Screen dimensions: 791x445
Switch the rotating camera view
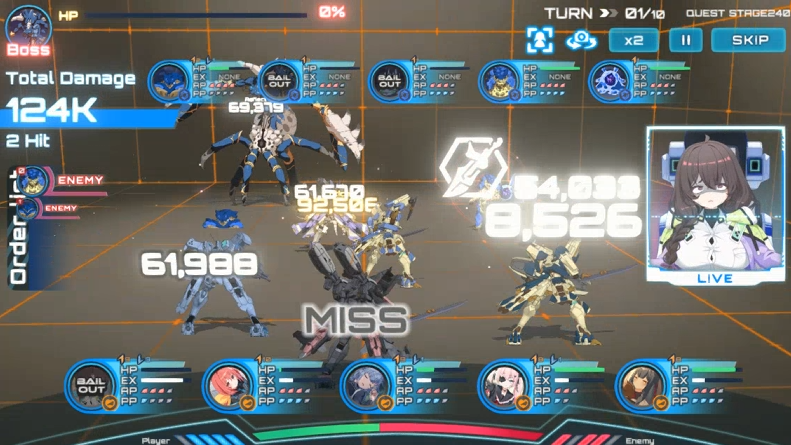coord(581,40)
